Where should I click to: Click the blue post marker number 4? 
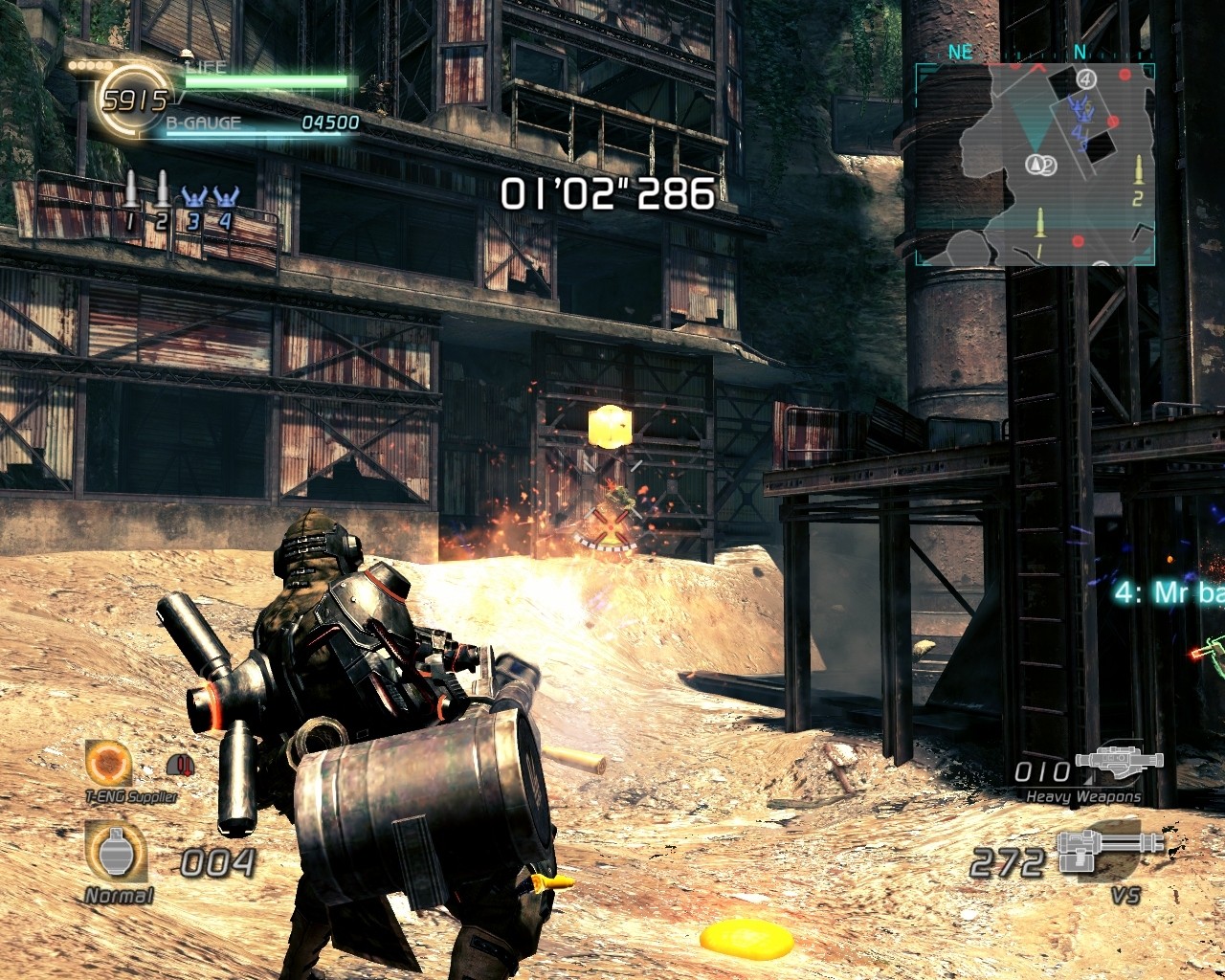tap(226, 195)
